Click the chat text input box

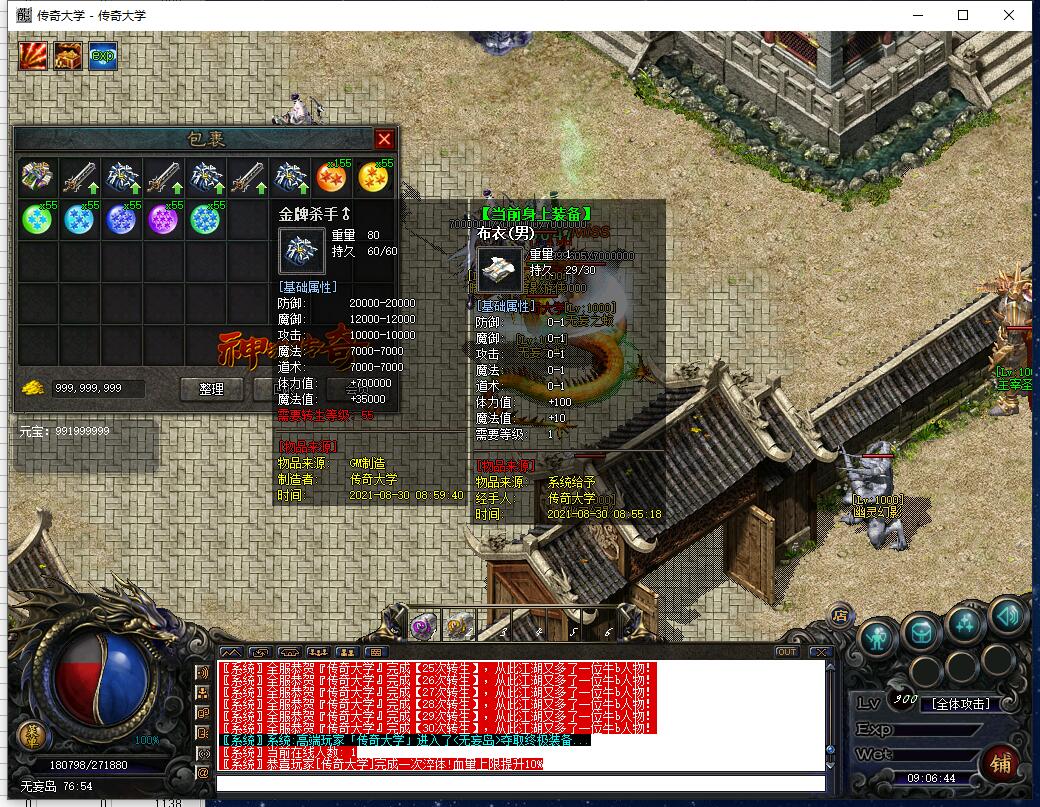520,783
